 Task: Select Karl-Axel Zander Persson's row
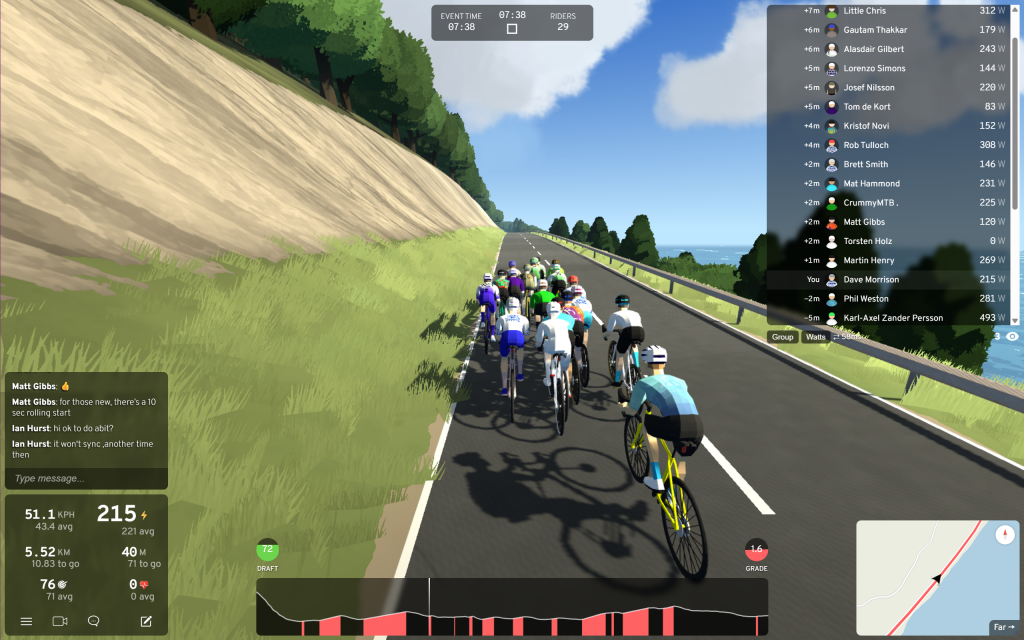[x=890, y=318]
